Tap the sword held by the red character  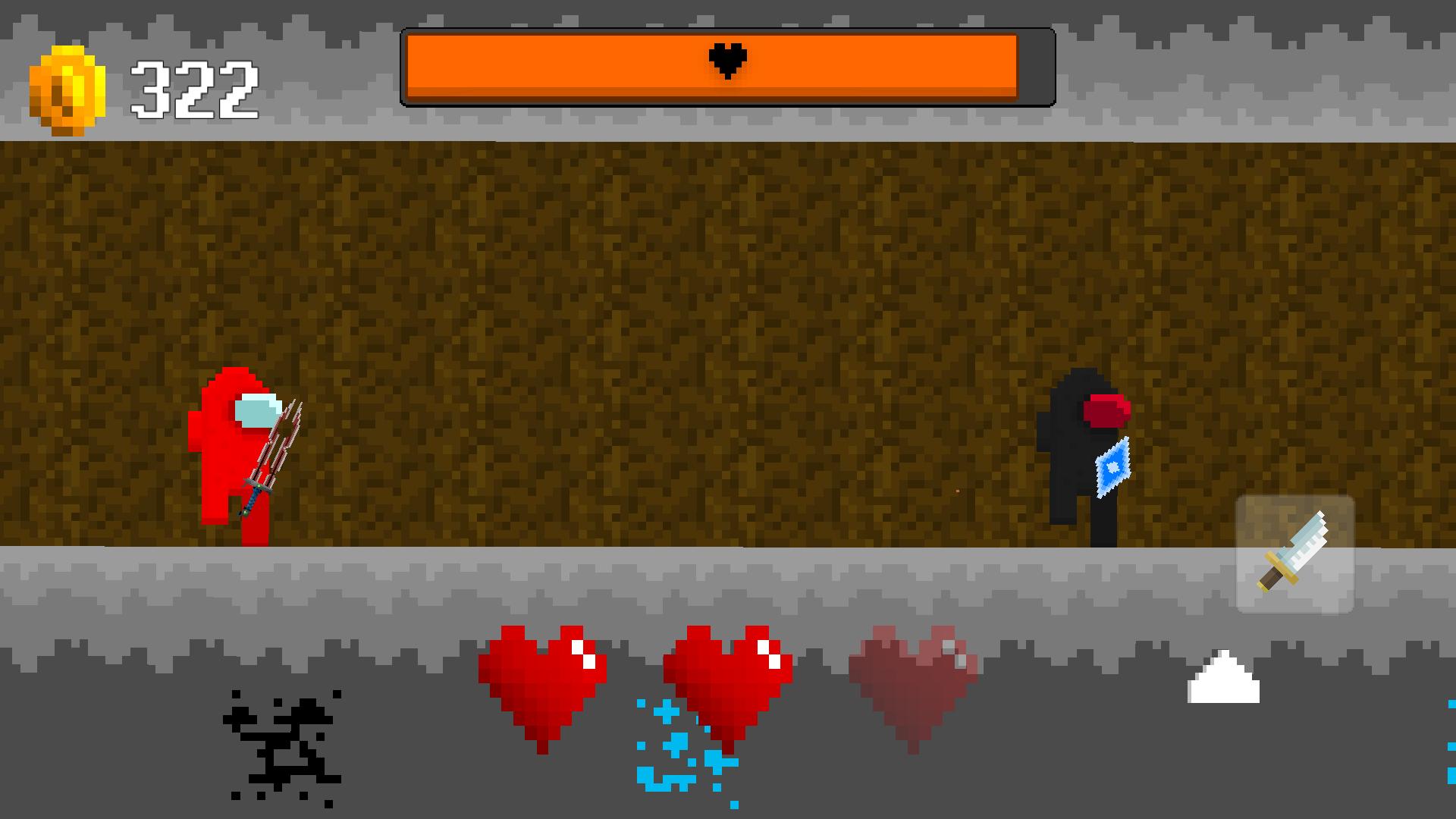click(x=273, y=447)
